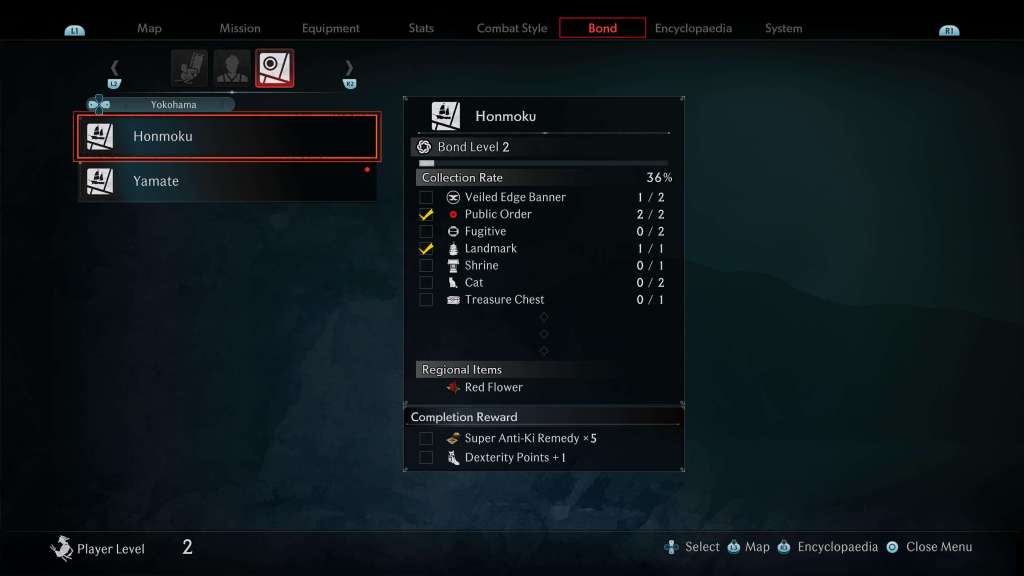This screenshot has width=1024, height=576.
Task: Select the person silhouette bond category
Action: pyautogui.click(x=232, y=68)
